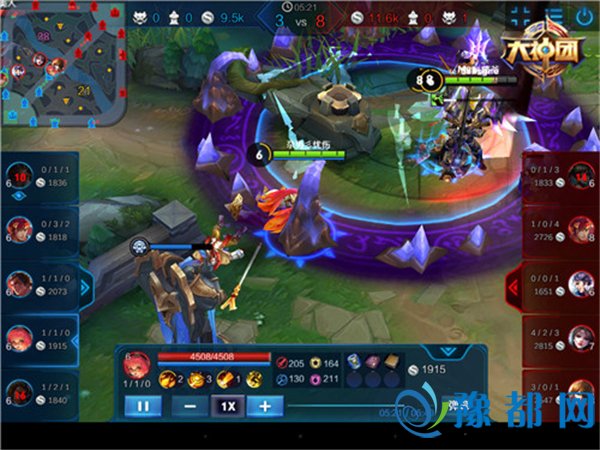Screen dimensions: 600x450
Task: Toggle the fullscreen focus brackets icon
Action: coord(521,16)
